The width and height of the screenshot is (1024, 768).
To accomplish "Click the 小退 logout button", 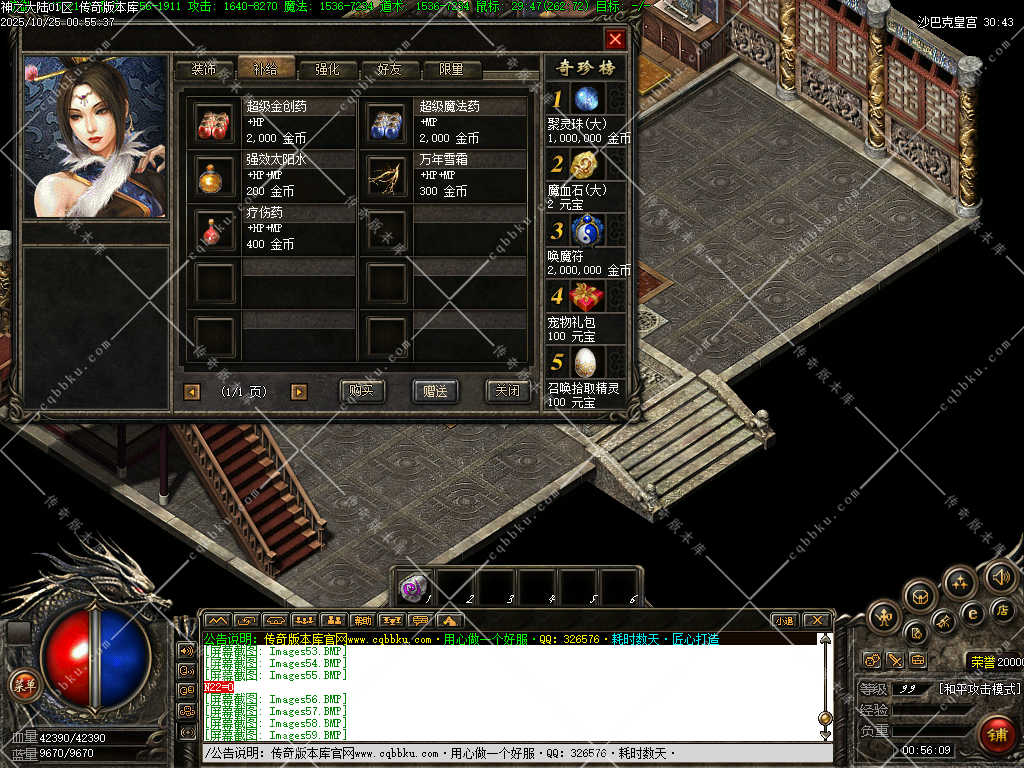I will 785,620.
